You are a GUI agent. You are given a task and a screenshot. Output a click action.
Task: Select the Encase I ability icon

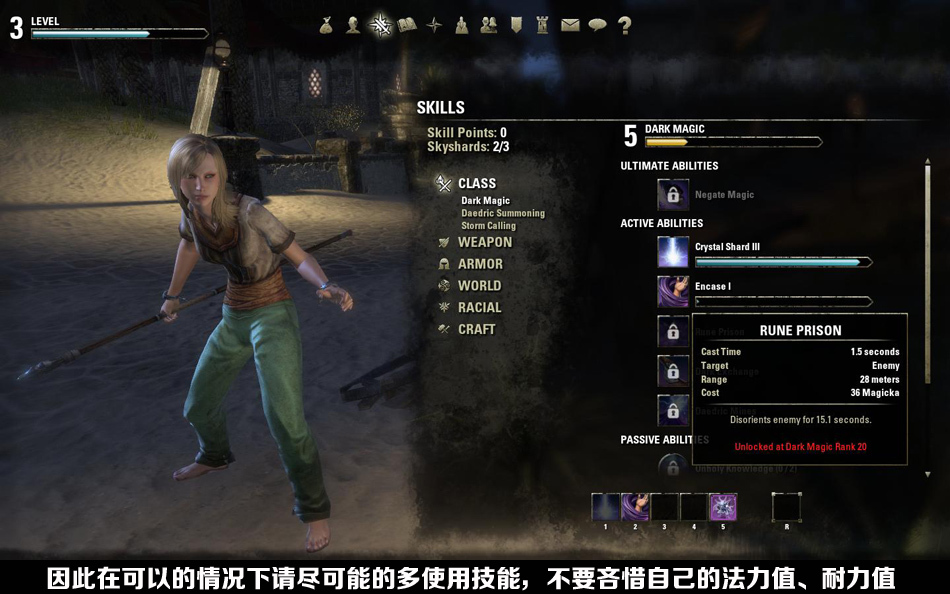coord(673,292)
